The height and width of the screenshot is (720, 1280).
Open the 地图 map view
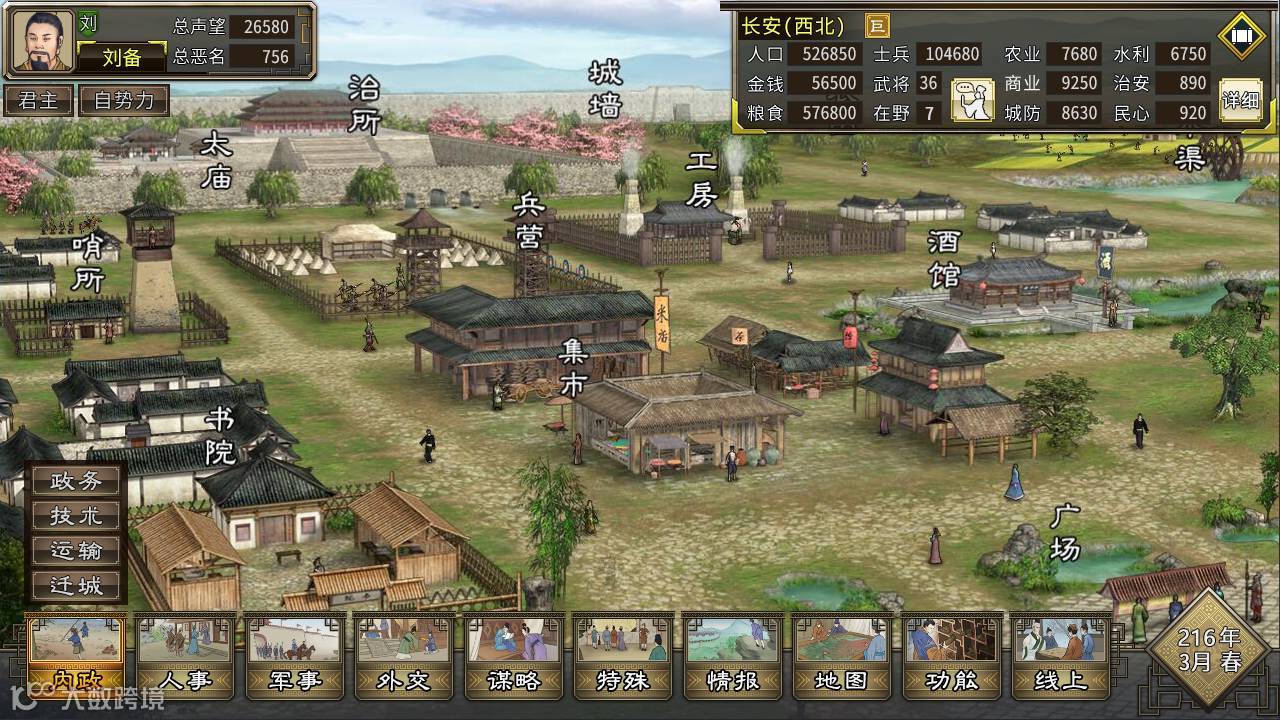[x=843, y=655]
